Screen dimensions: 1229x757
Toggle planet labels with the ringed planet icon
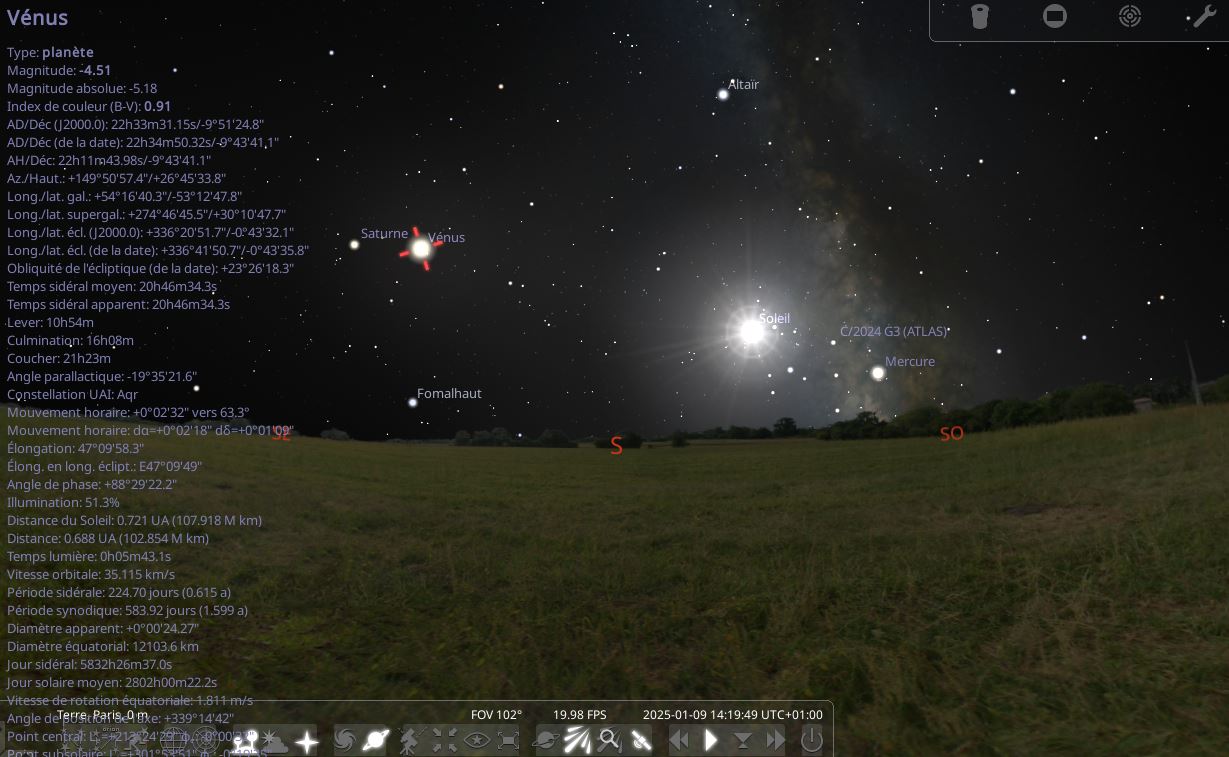377,741
